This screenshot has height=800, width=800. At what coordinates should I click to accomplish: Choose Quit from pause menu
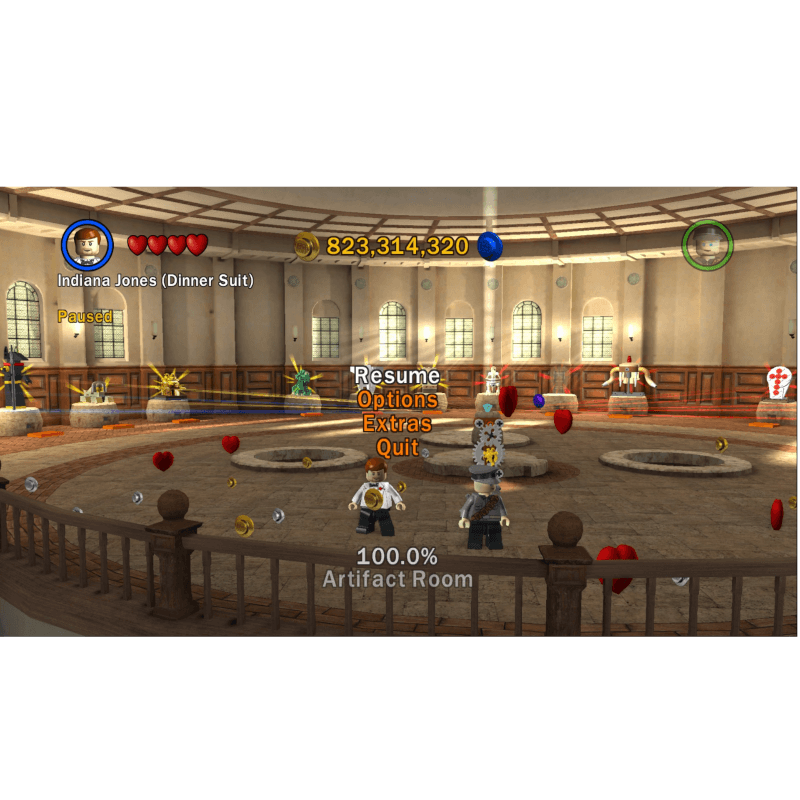click(397, 448)
